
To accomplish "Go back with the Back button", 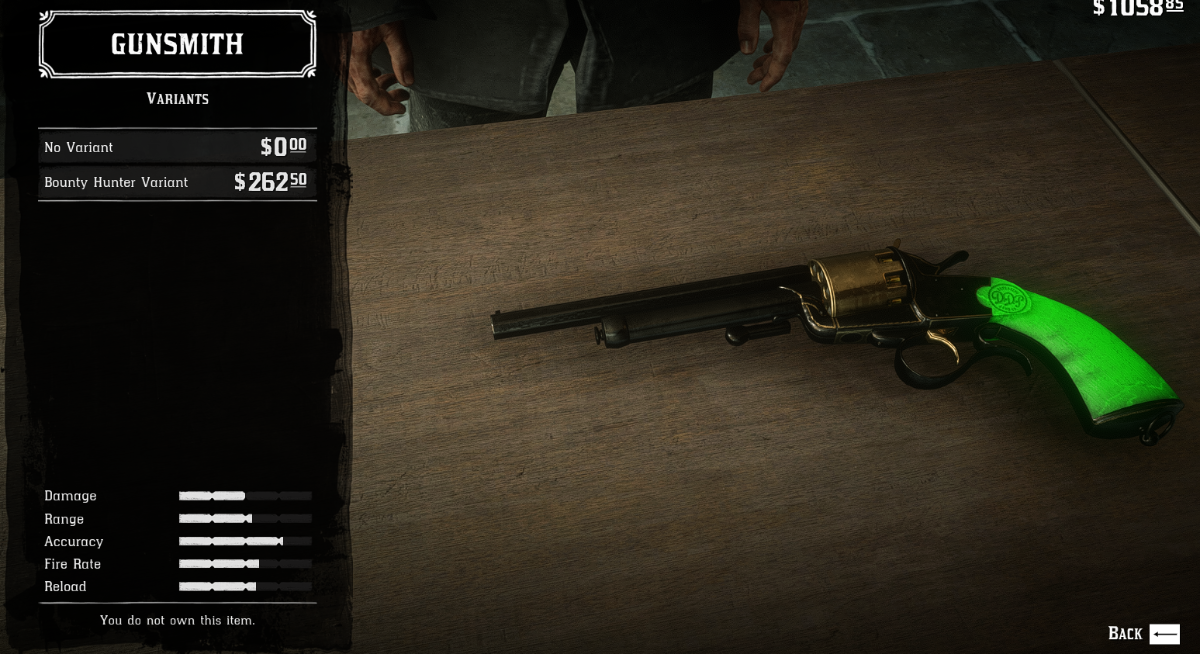I will [x=1143, y=633].
